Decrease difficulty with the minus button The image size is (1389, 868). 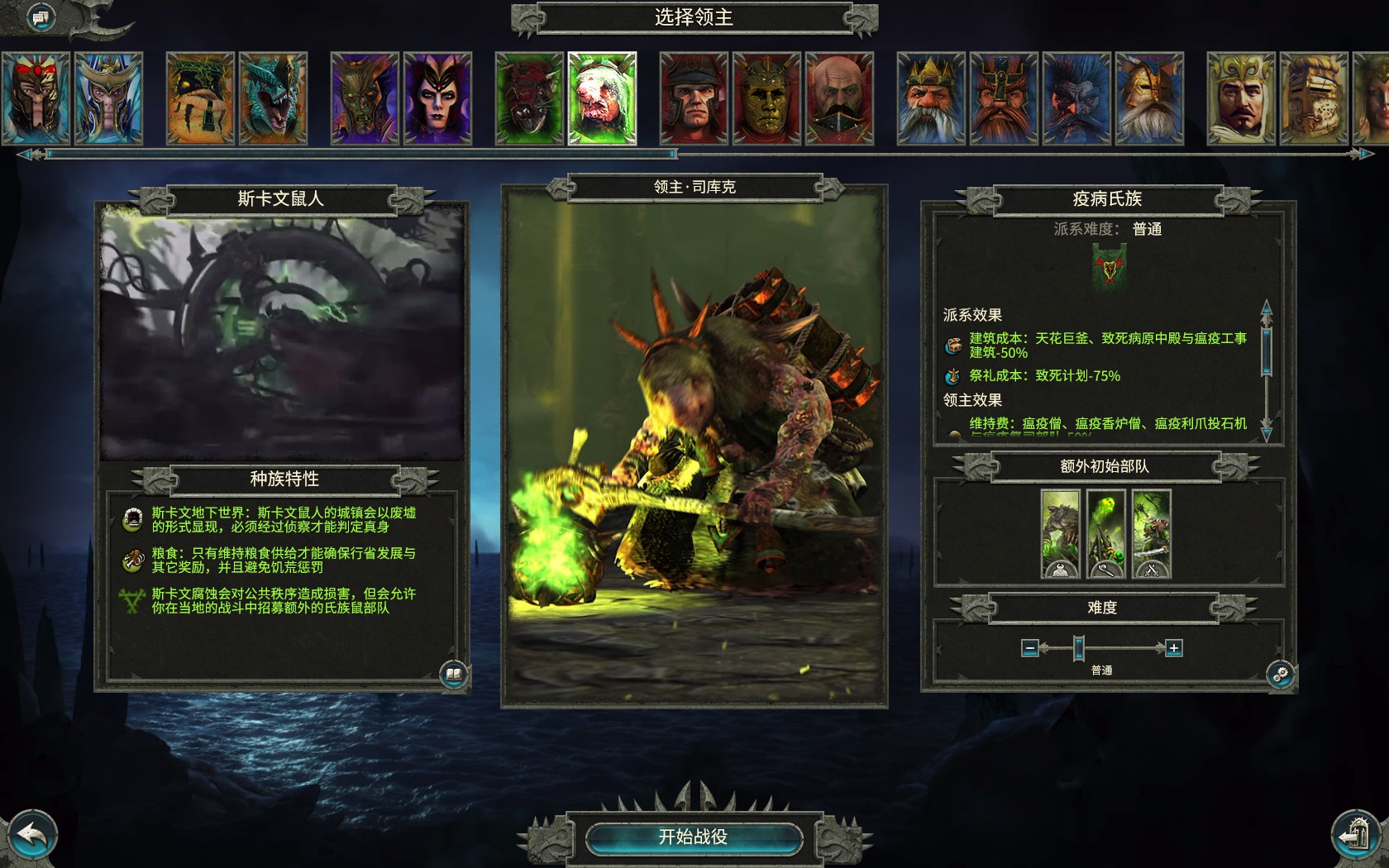(x=1029, y=648)
